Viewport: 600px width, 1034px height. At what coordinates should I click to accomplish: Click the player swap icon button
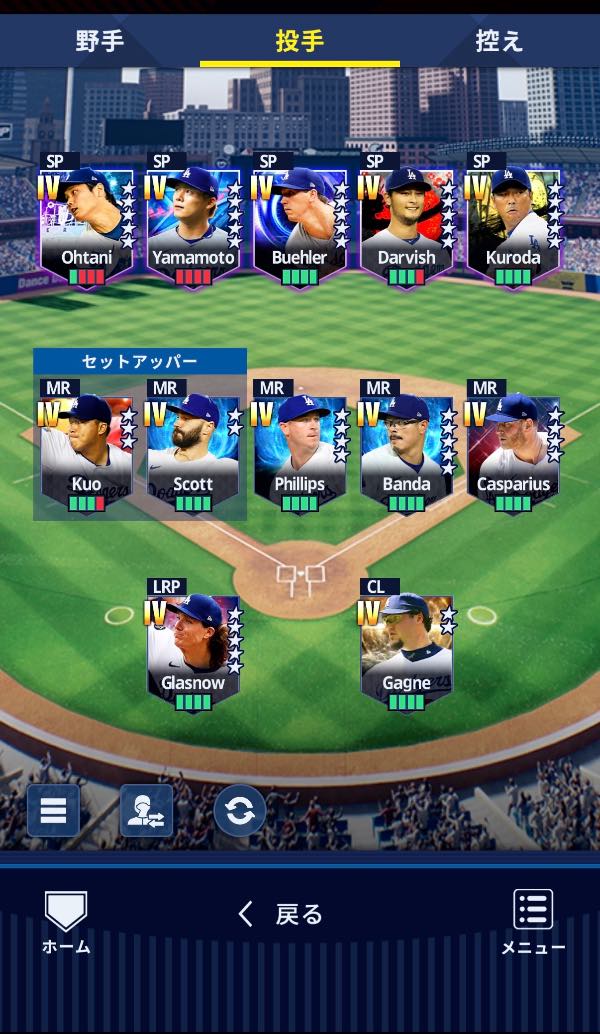(146, 810)
